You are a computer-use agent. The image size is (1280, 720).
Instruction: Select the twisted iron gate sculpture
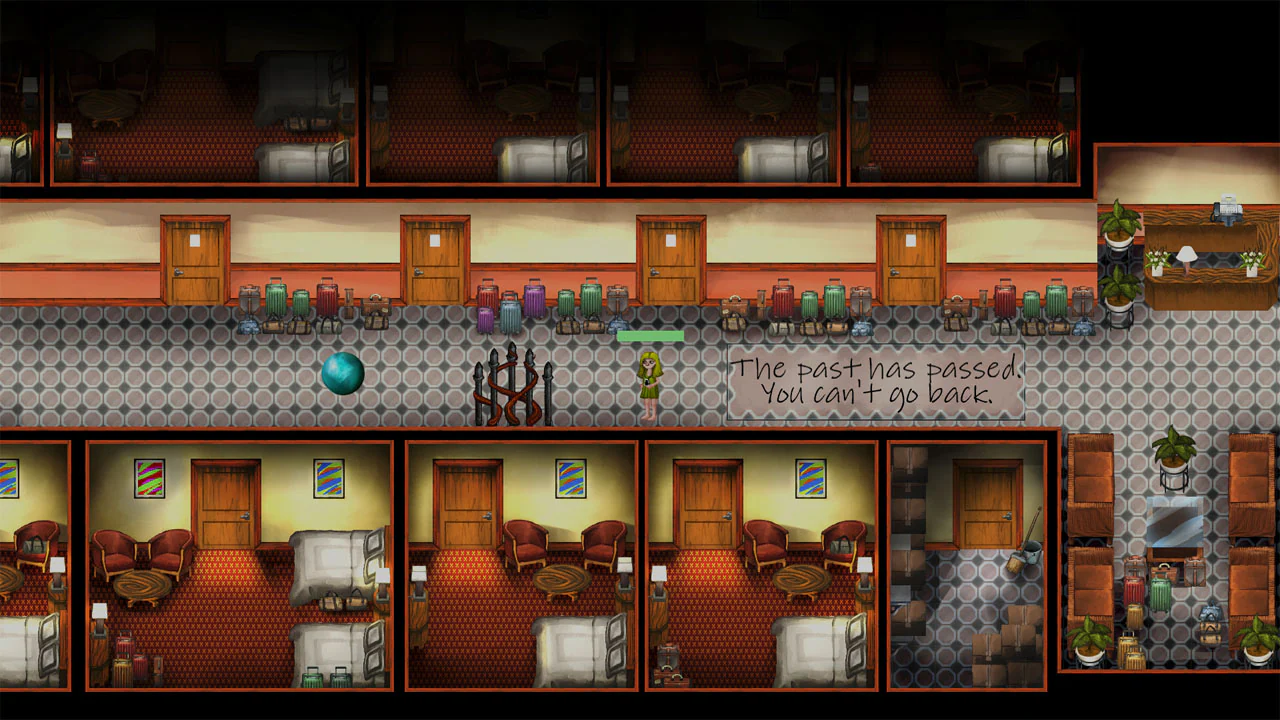click(x=512, y=385)
